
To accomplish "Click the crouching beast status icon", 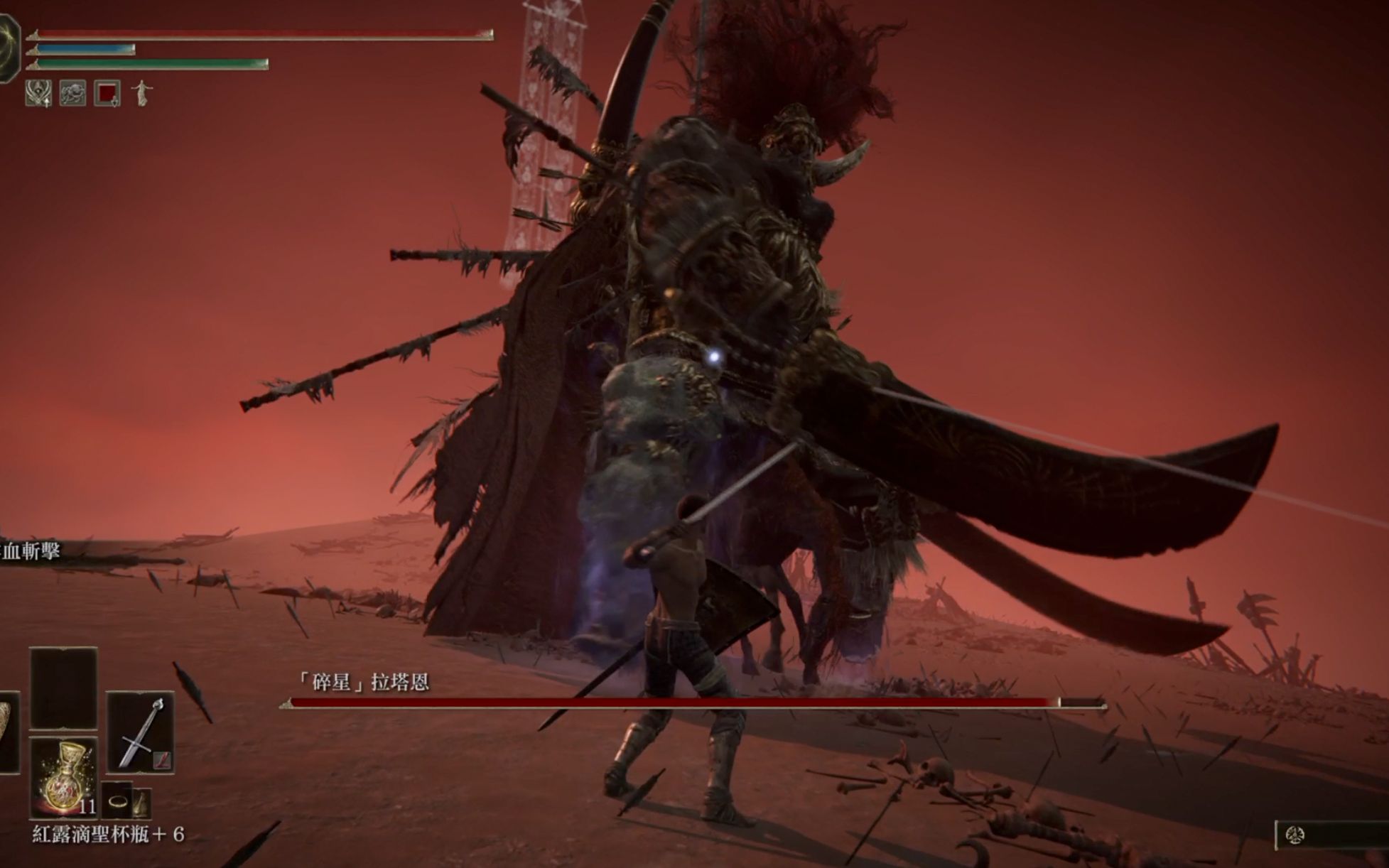I will click(72, 93).
